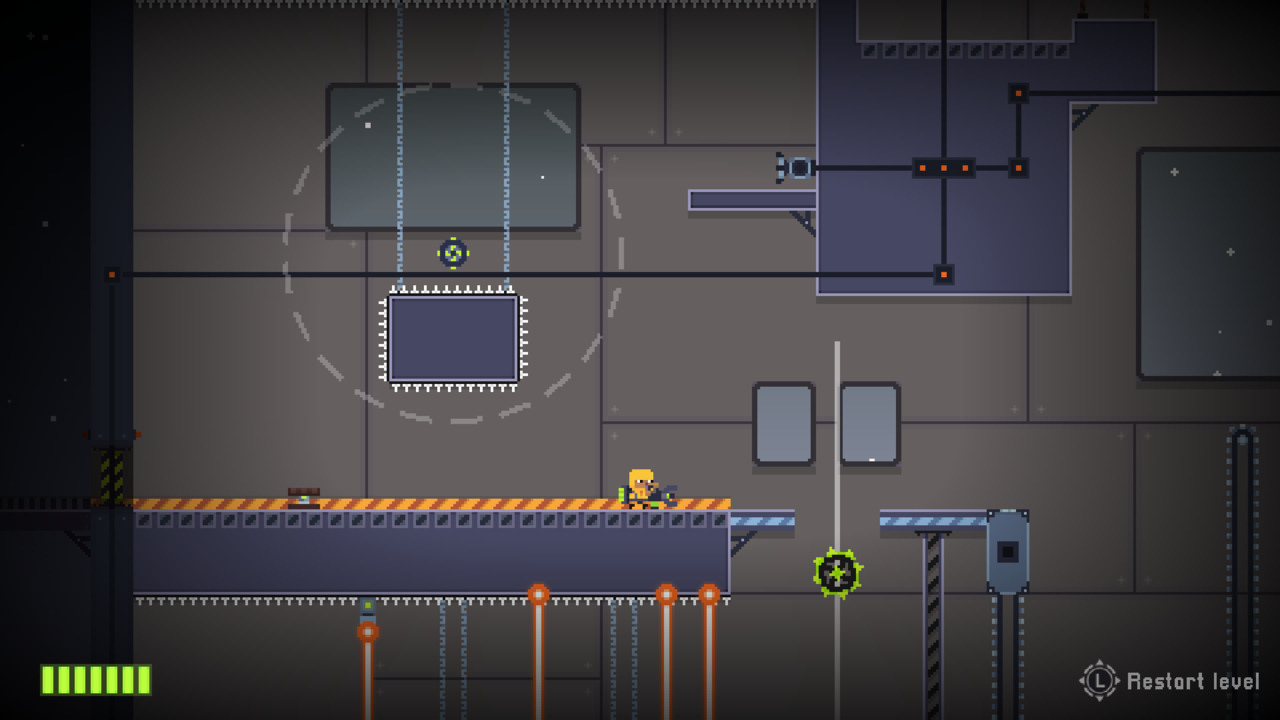Select the orange circuit node on the triple junction
Image resolution: width=1280 pixels, height=720 pixels.
(x=942, y=167)
